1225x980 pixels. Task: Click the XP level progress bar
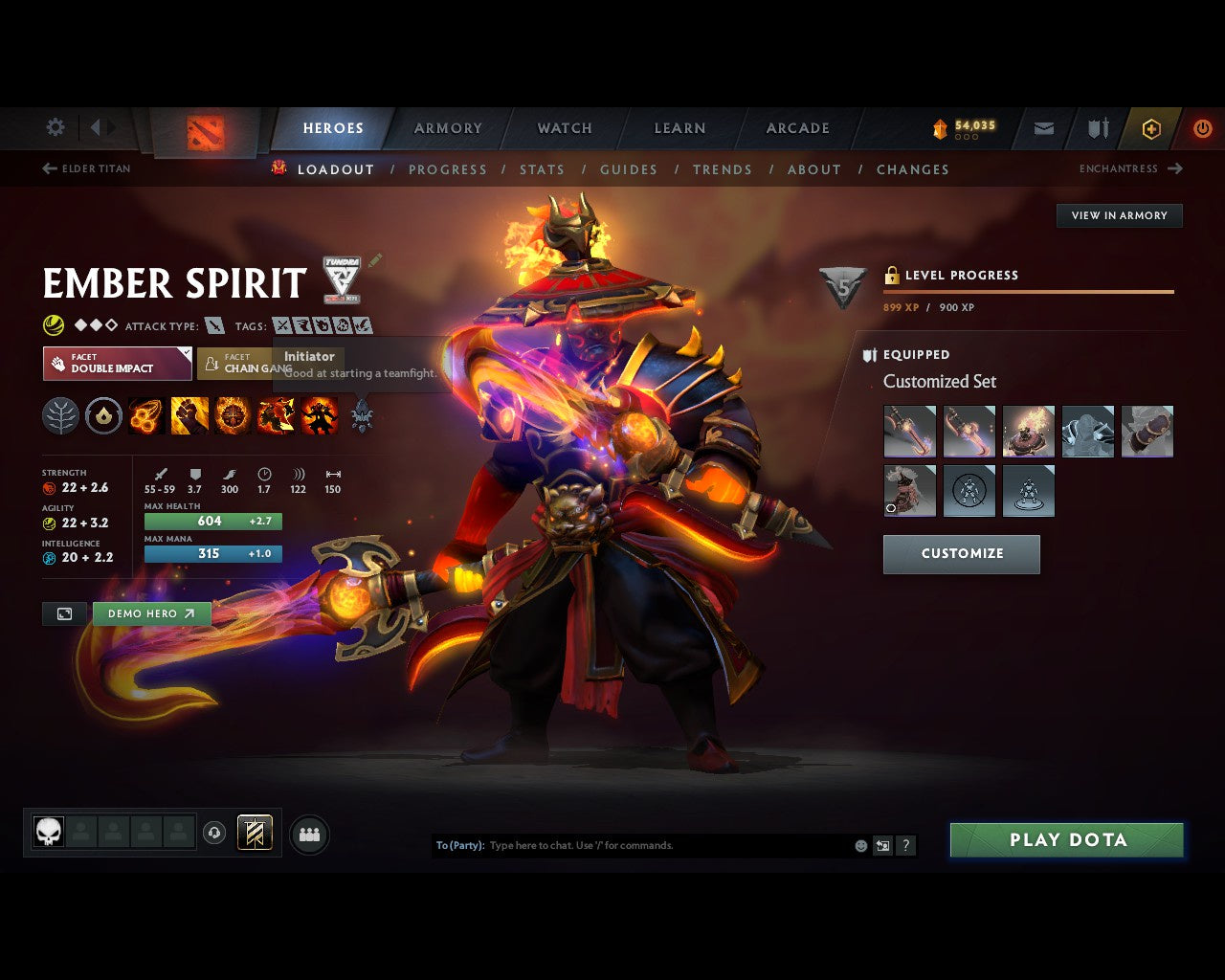click(x=1029, y=292)
